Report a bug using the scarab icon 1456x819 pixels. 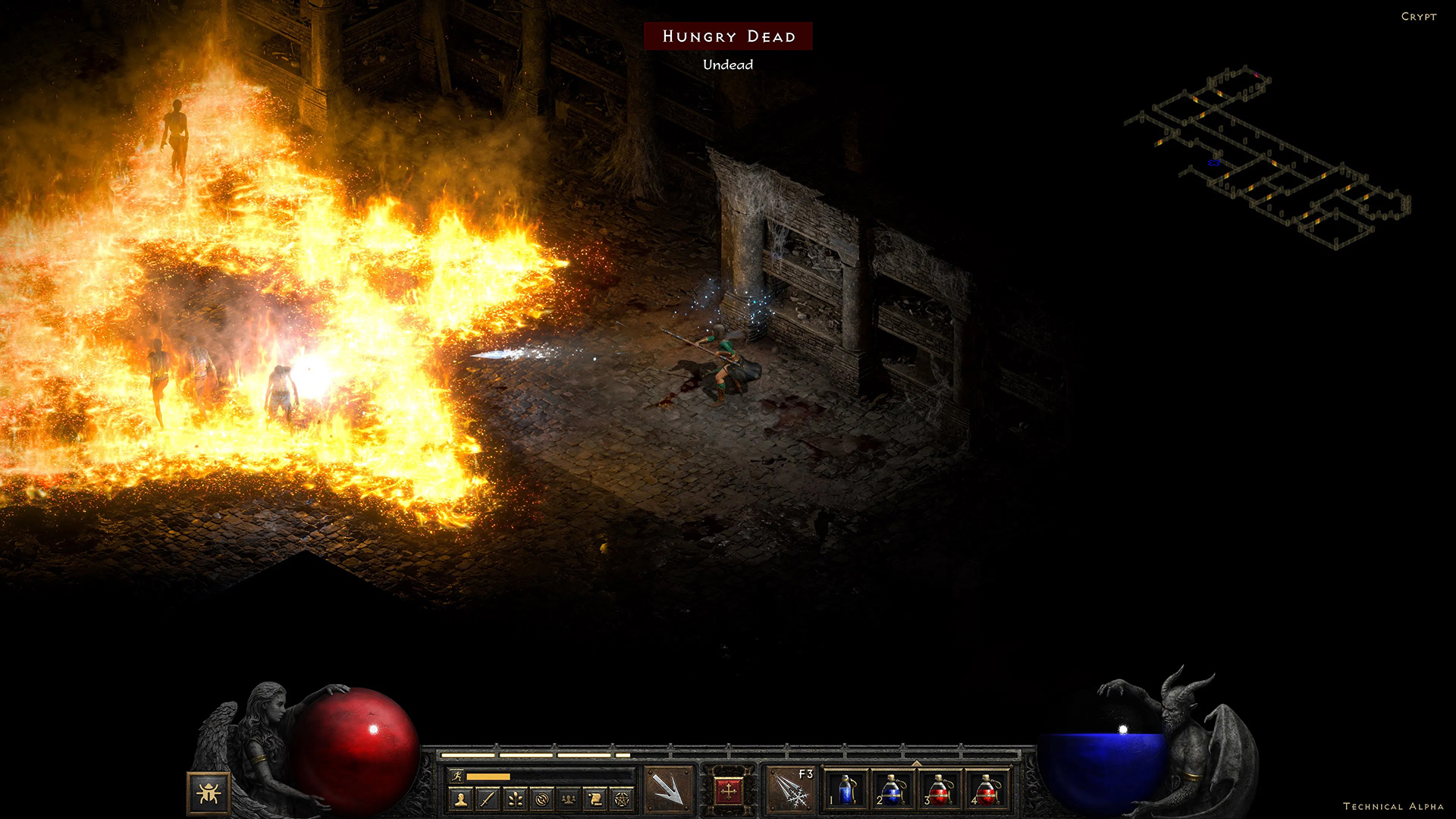(210, 792)
